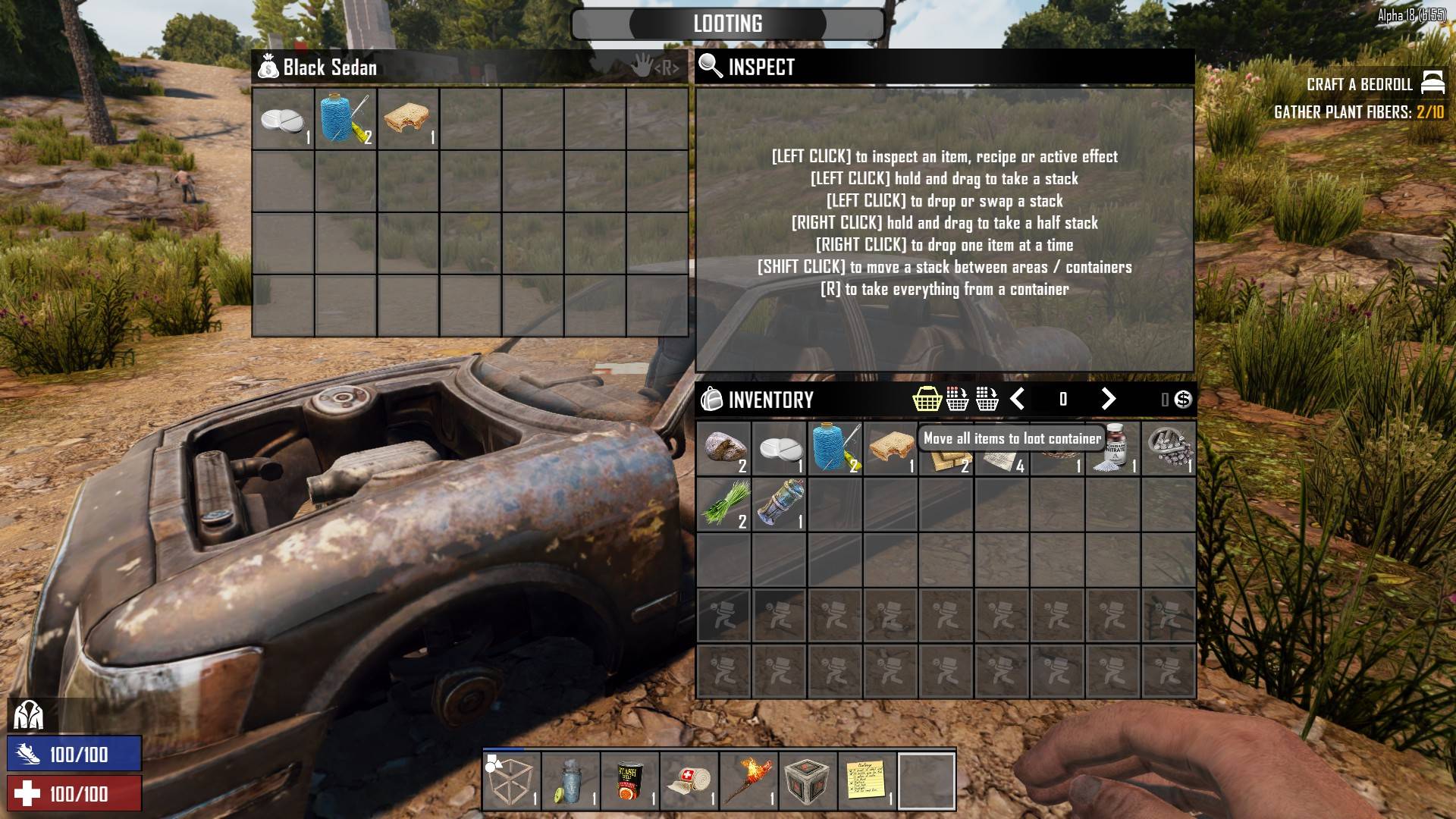Select the wood frame block on hotbar
The width and height of the screenshot is (1456, 819).
[x=511, y=781]
